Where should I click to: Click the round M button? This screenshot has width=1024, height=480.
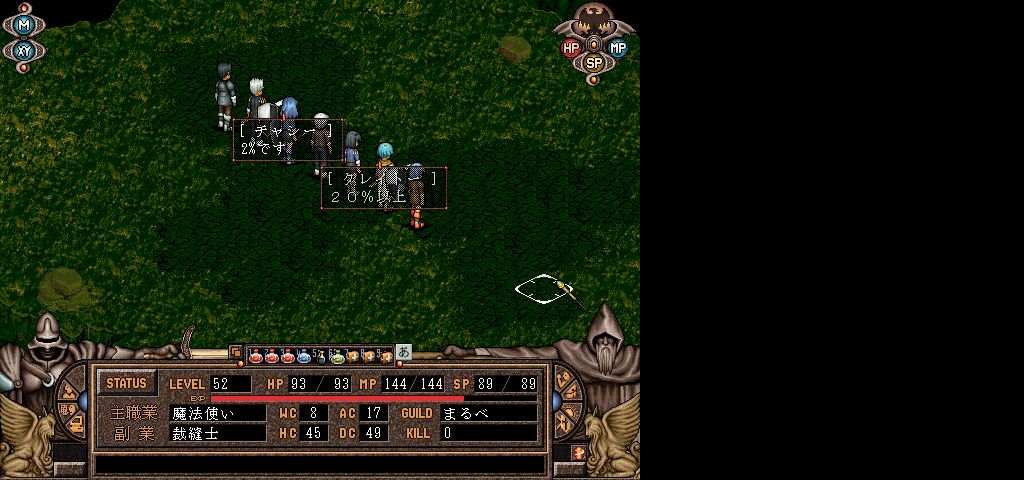pos(25,24)
